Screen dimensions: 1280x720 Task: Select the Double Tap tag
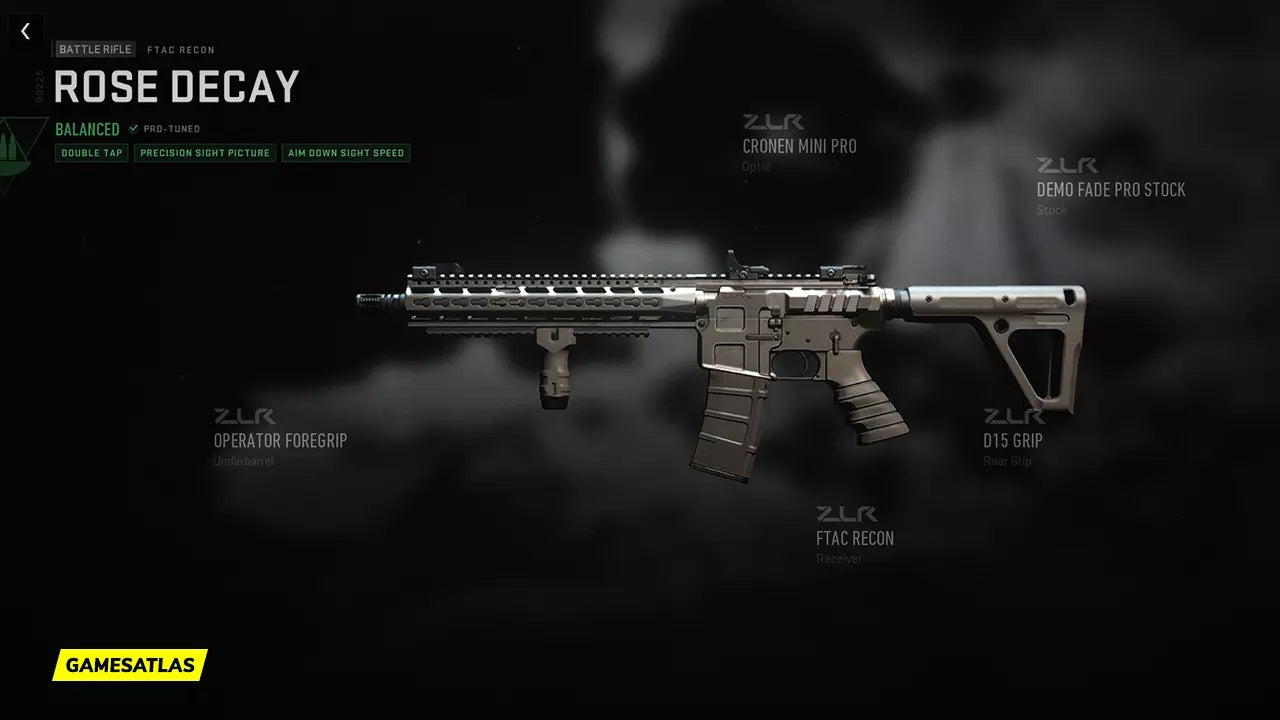click(x=92, y=153)
